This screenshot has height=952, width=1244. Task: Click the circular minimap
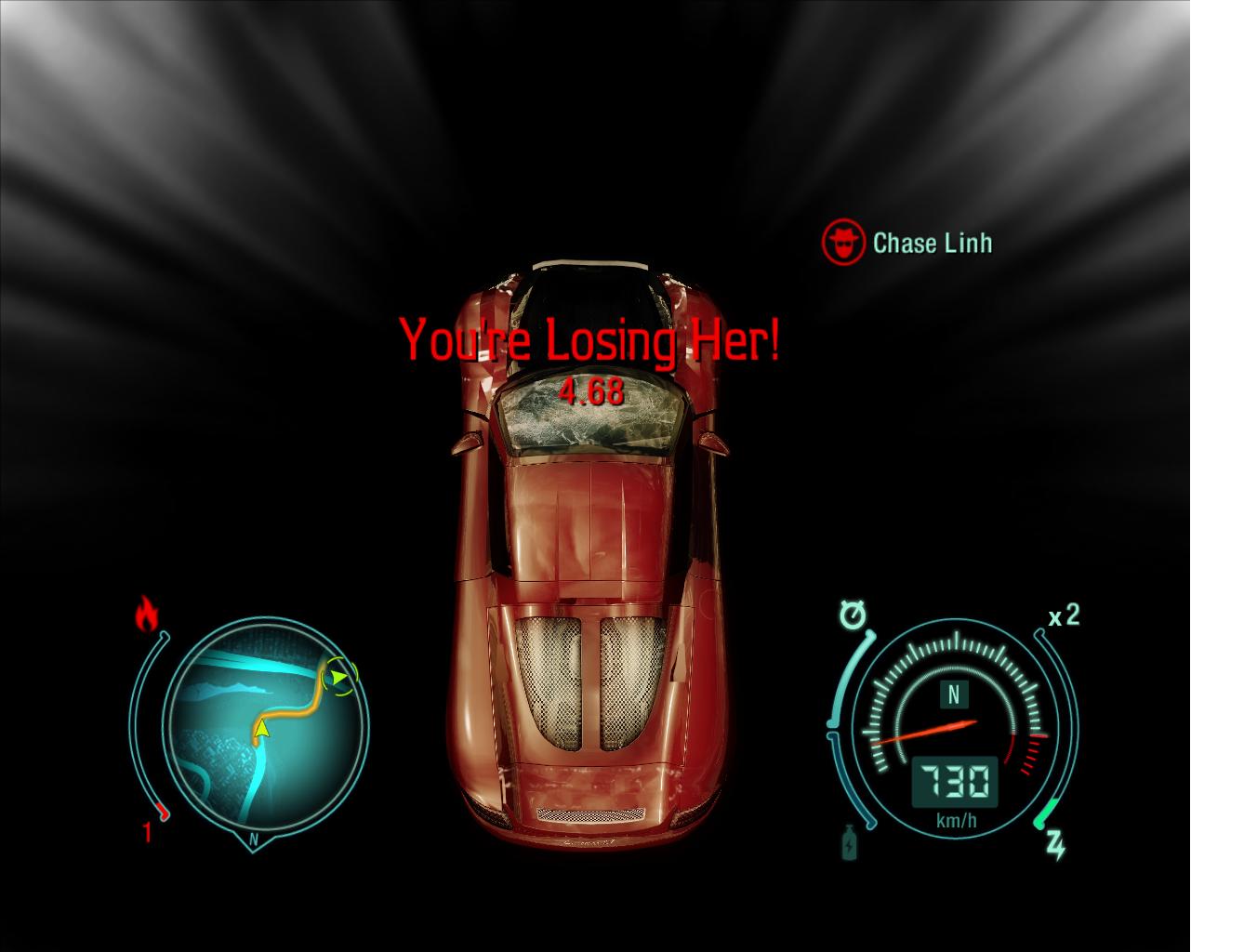pyautogui.click(x=265, y=725)
